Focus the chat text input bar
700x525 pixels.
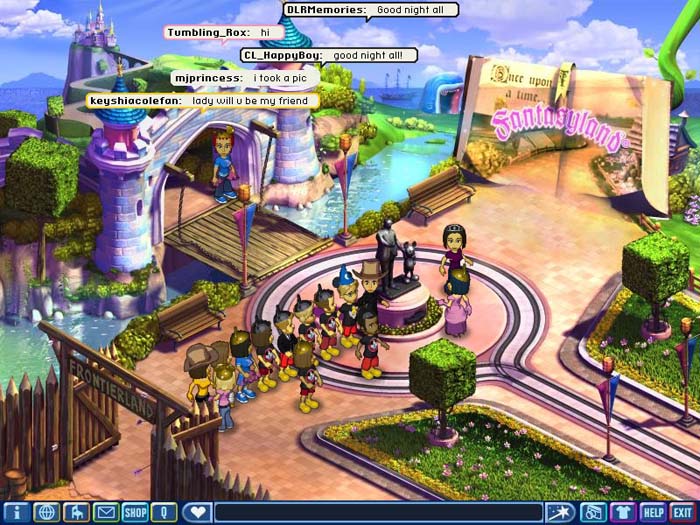pos(380,512)
